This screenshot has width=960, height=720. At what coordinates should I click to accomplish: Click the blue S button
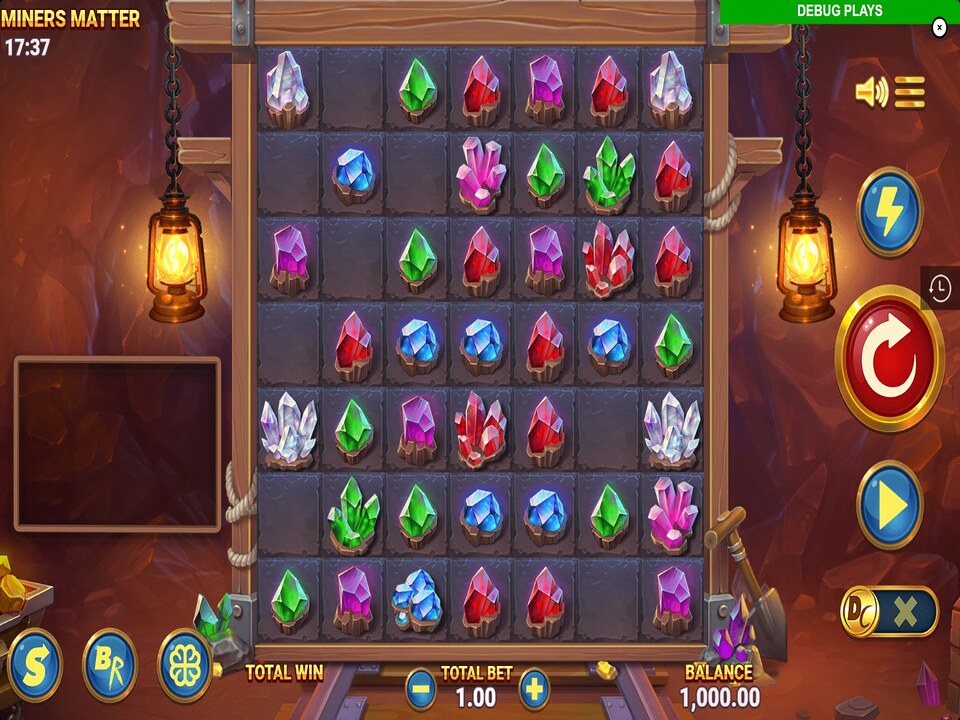(x=33, y=665)
